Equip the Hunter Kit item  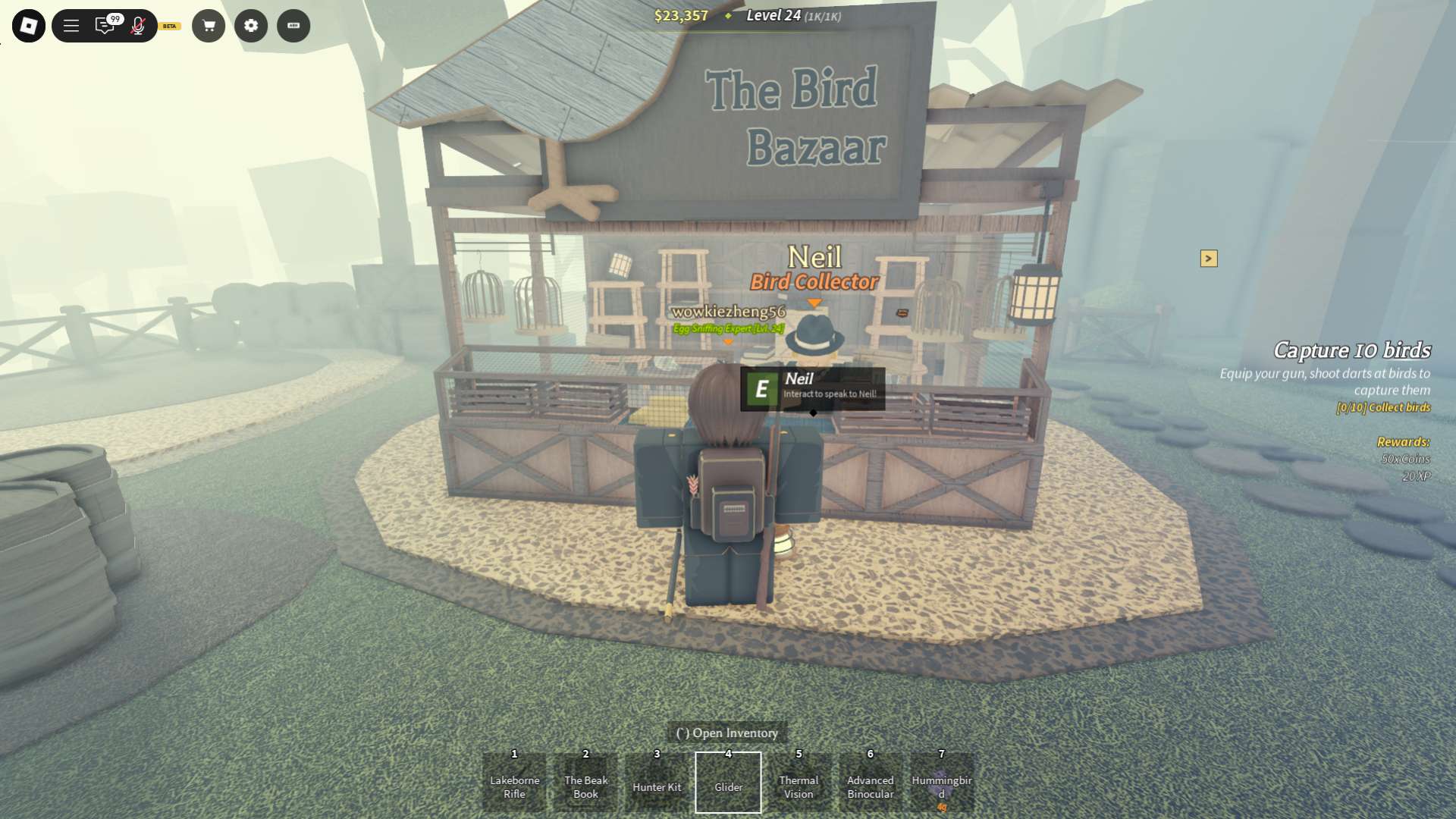click(x=657, y=782)
